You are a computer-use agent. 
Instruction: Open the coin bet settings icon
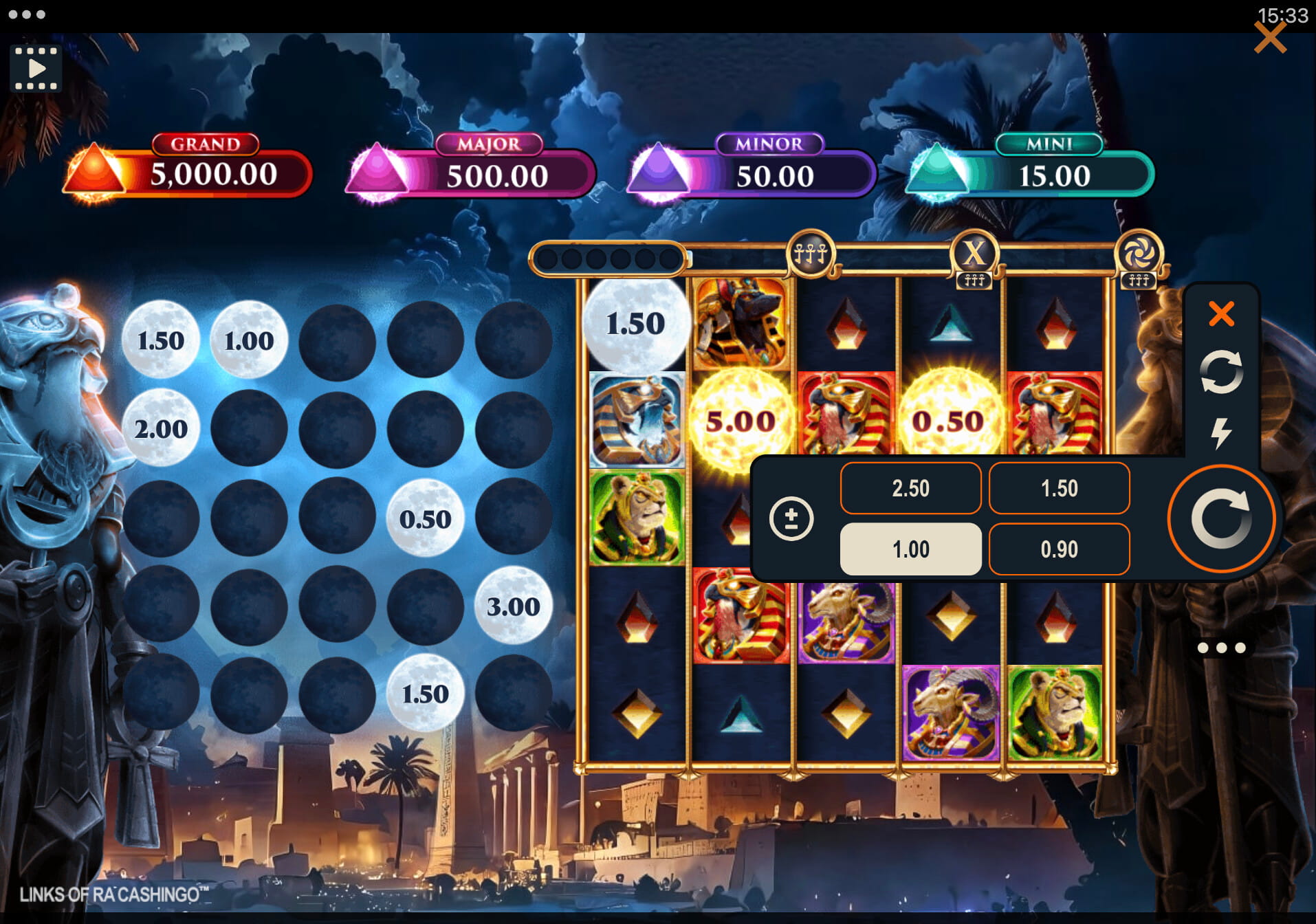791,518
